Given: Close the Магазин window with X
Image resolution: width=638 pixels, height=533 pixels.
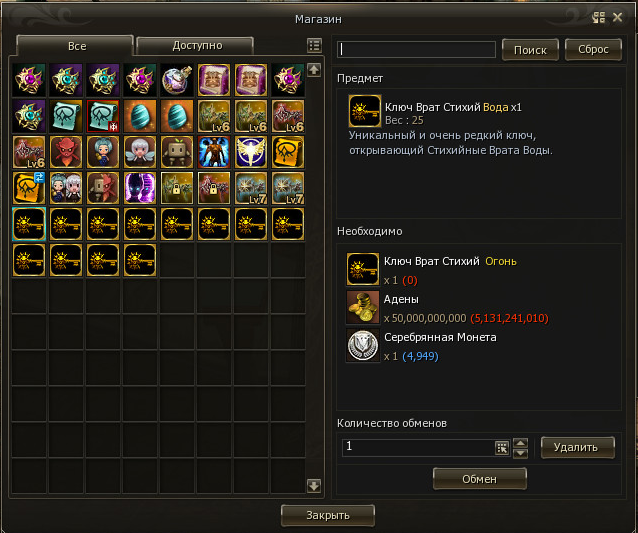Looking at the screenshot, I should (x=618, y=17).
